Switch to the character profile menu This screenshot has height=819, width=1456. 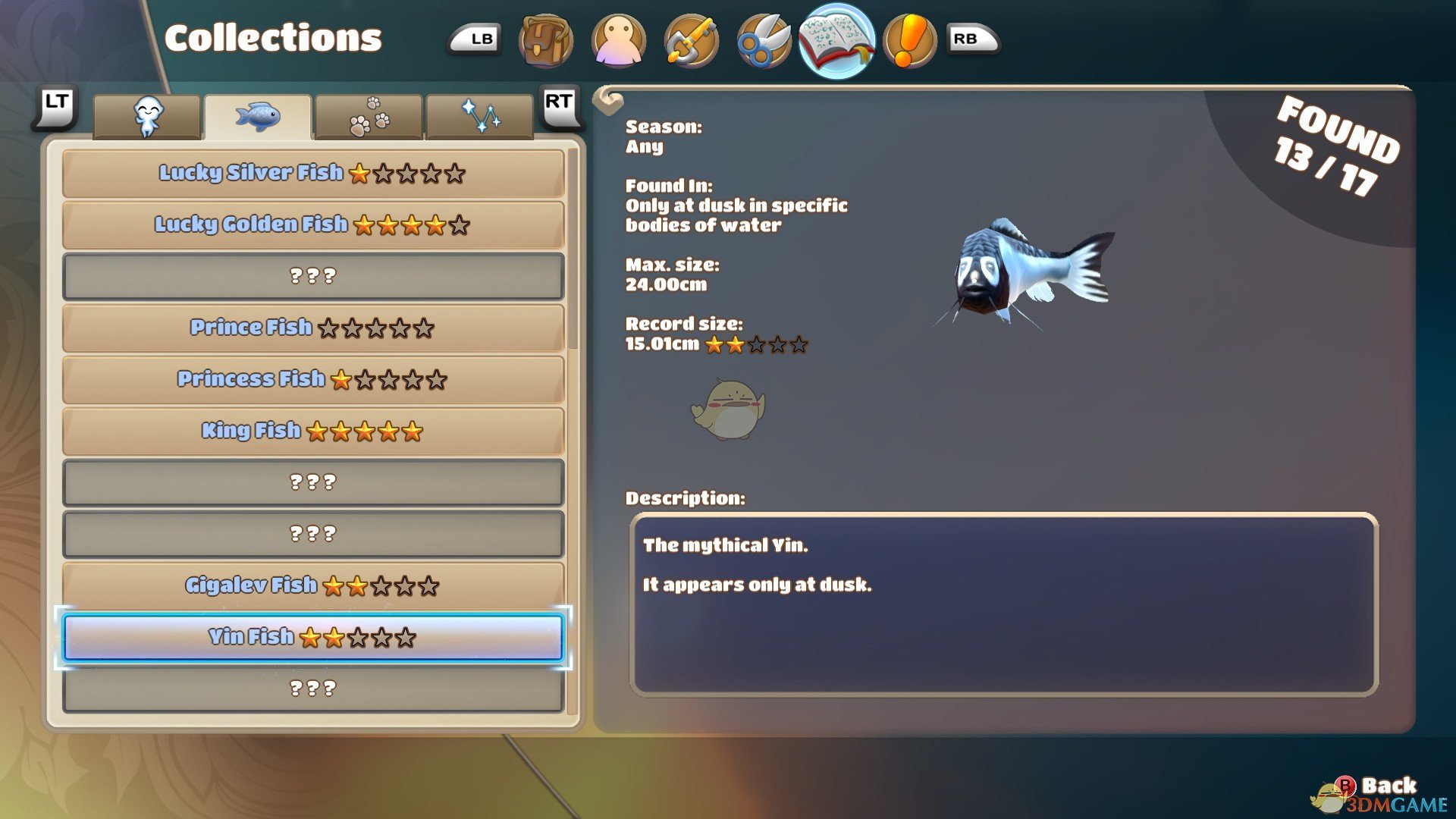click(618, 40)
